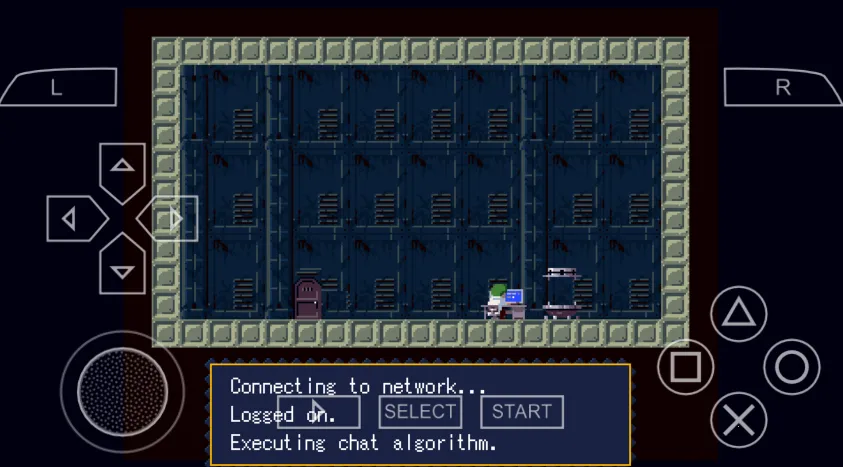Tap the R shoulder button
This screenshot has height=467, width=843.
coord(783,88)
